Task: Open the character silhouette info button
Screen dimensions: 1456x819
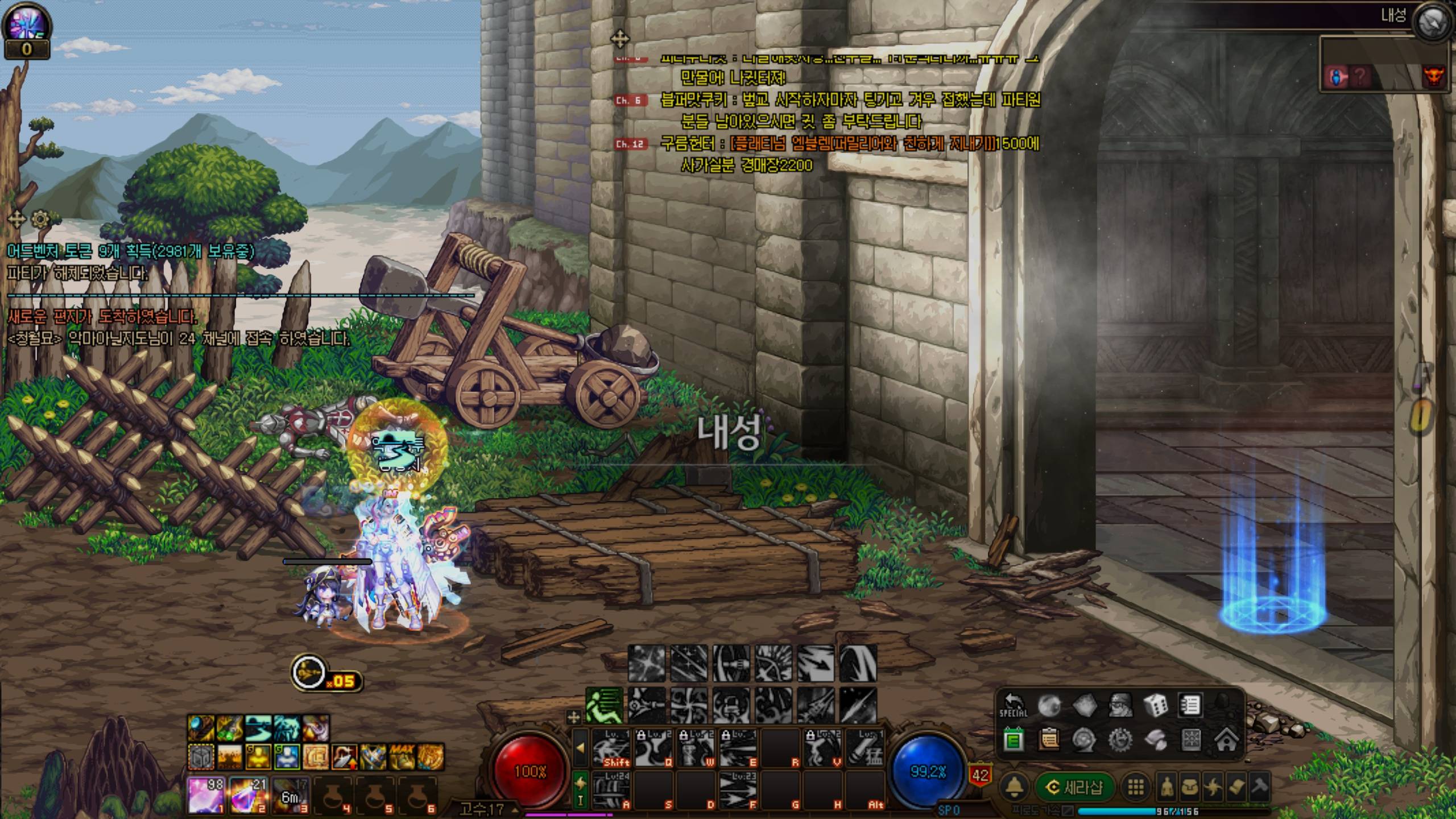Action: (x=1167, y=787)
